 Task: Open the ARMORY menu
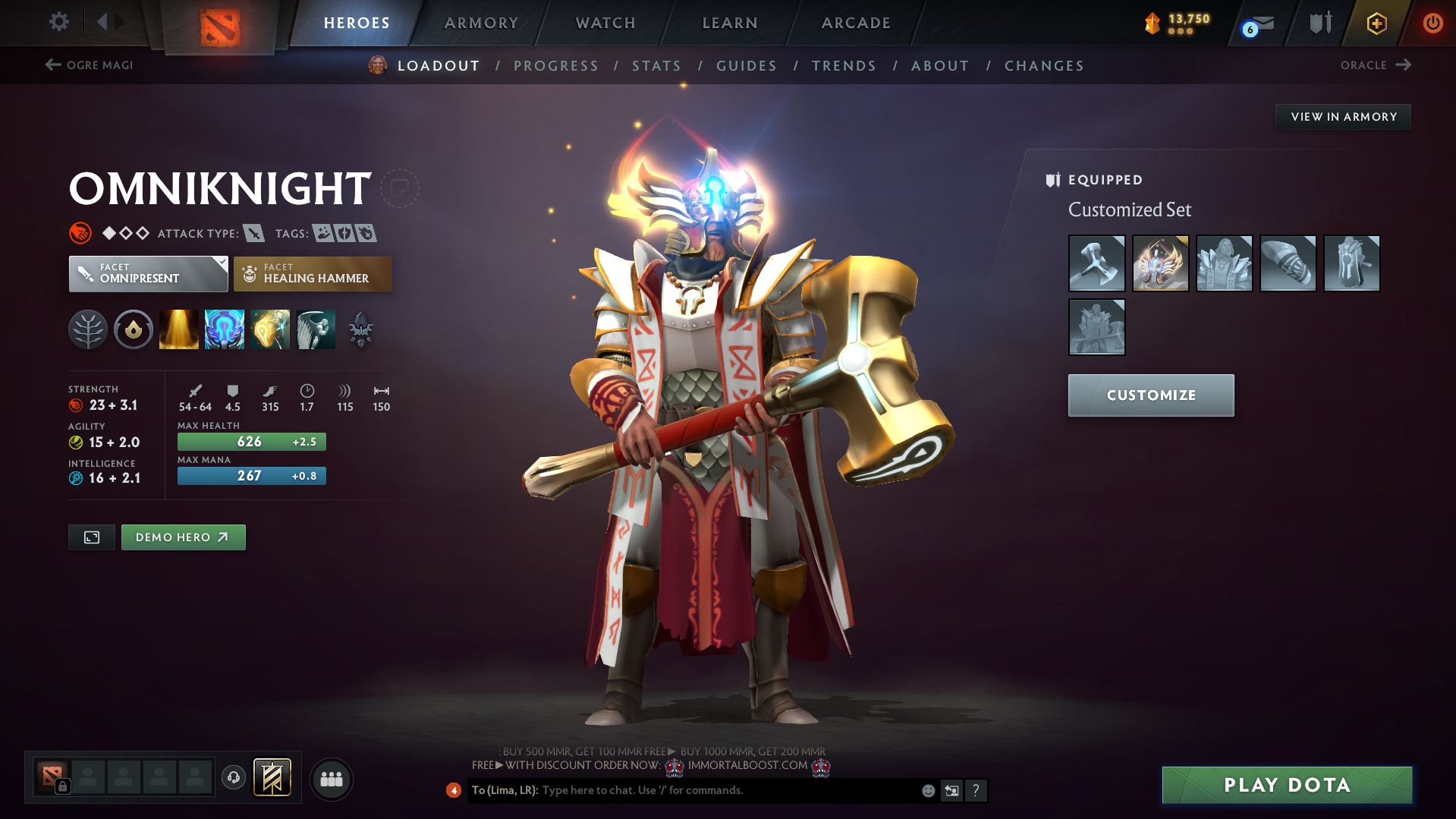[481, 23]
